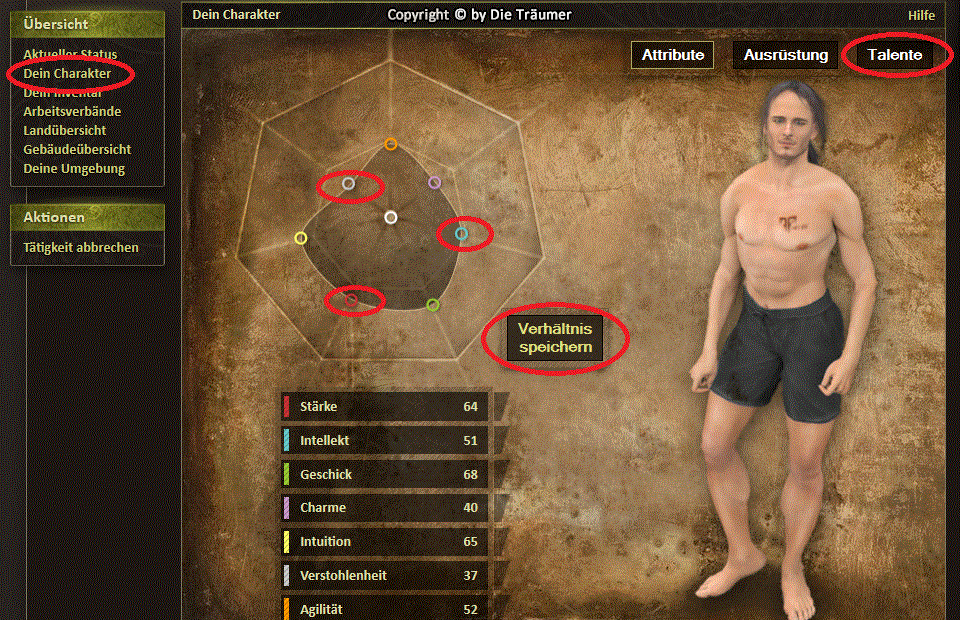
Task: Select the orange node on the radar chart
Action: click(x=391, y=144)
